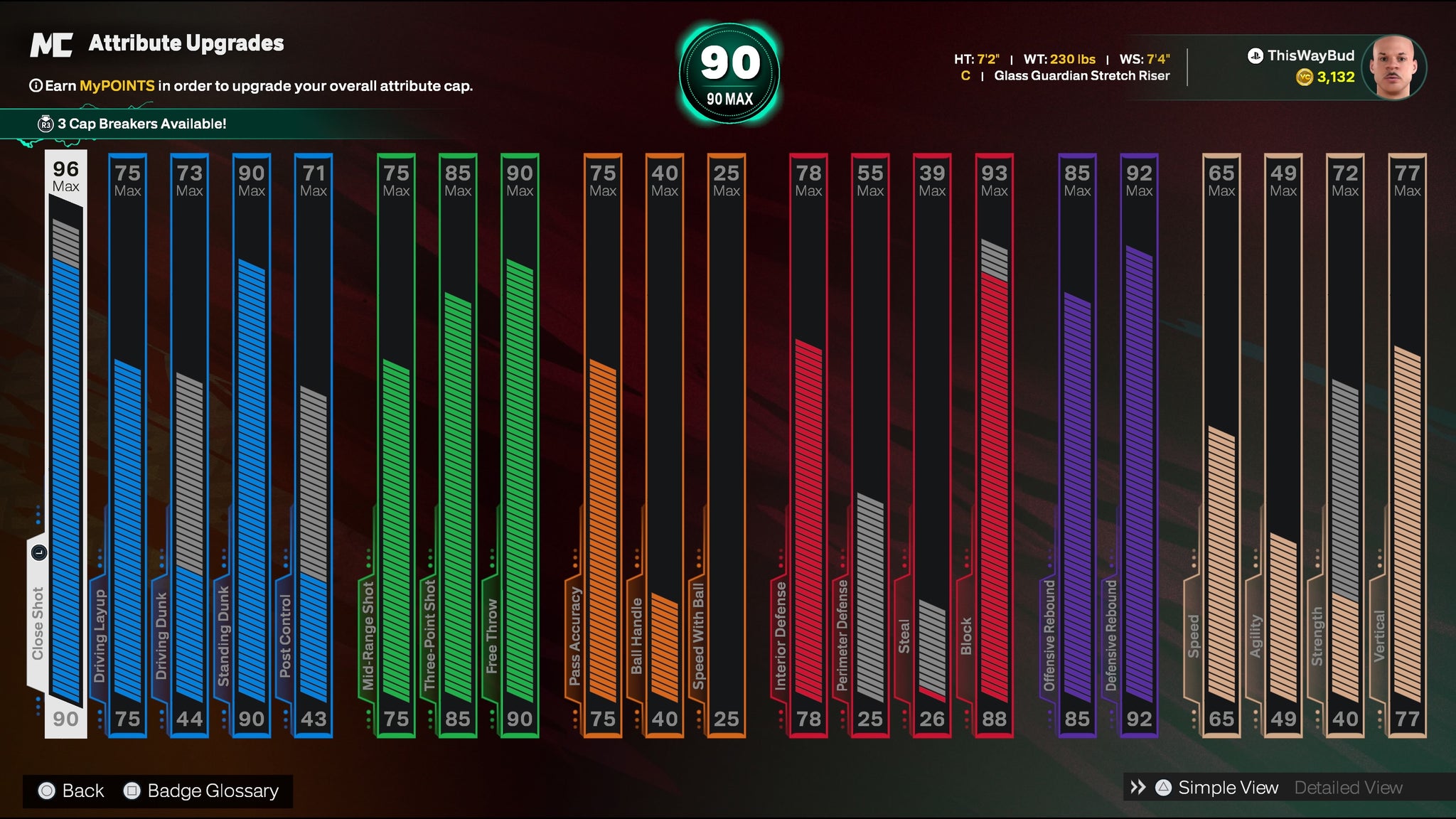1456x819 pixels.
Task: Choose the Offensive Rebound attribute bar
Action: coord(1077,444)
